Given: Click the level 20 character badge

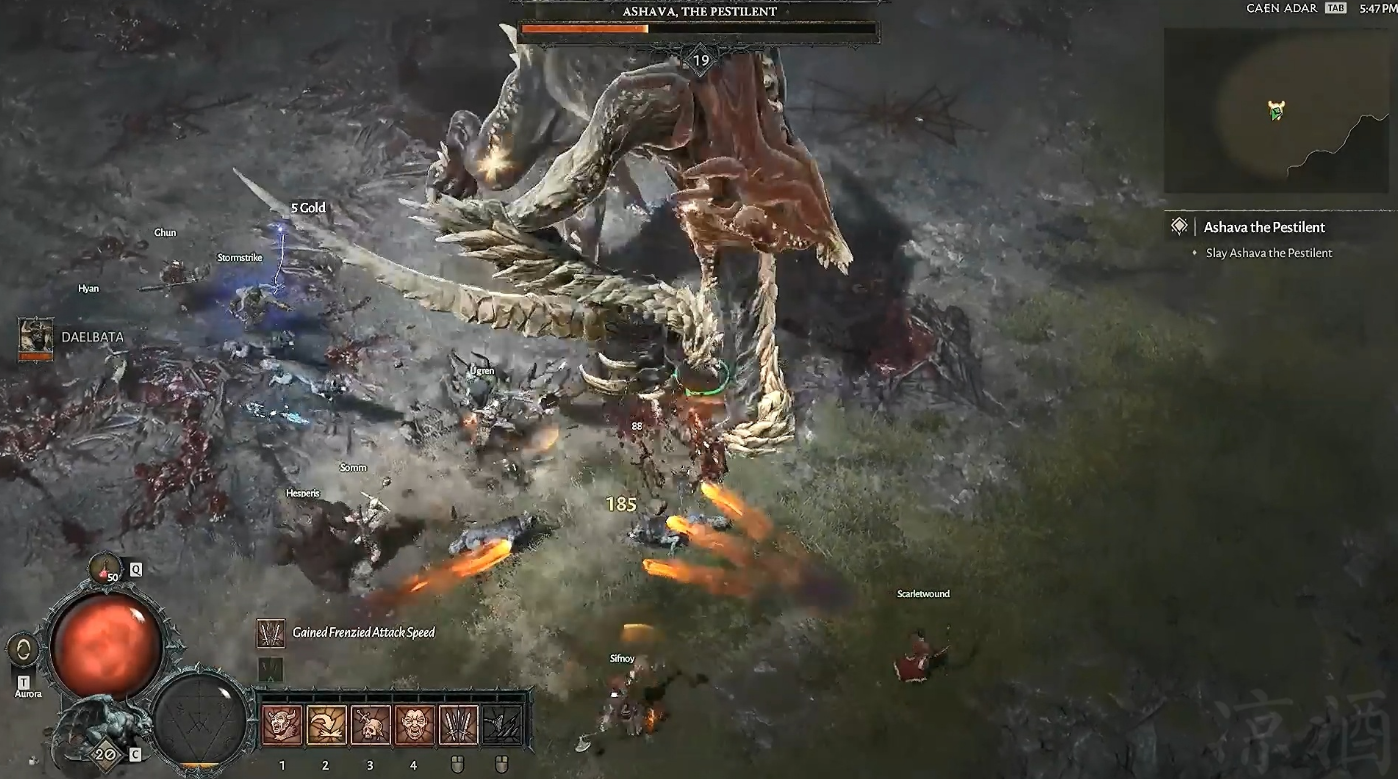Looking at the screenshot, I should coord(103,753).
